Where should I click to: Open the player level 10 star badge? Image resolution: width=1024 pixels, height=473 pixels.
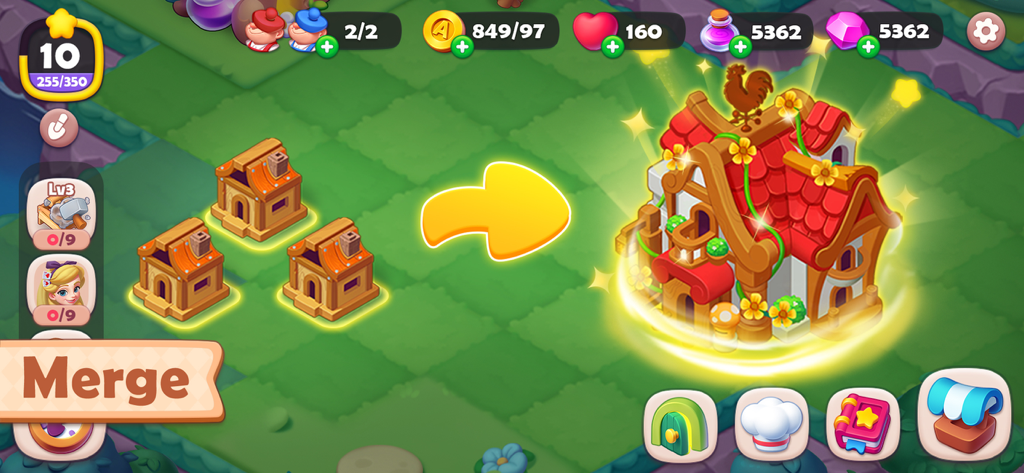(61, 56)
